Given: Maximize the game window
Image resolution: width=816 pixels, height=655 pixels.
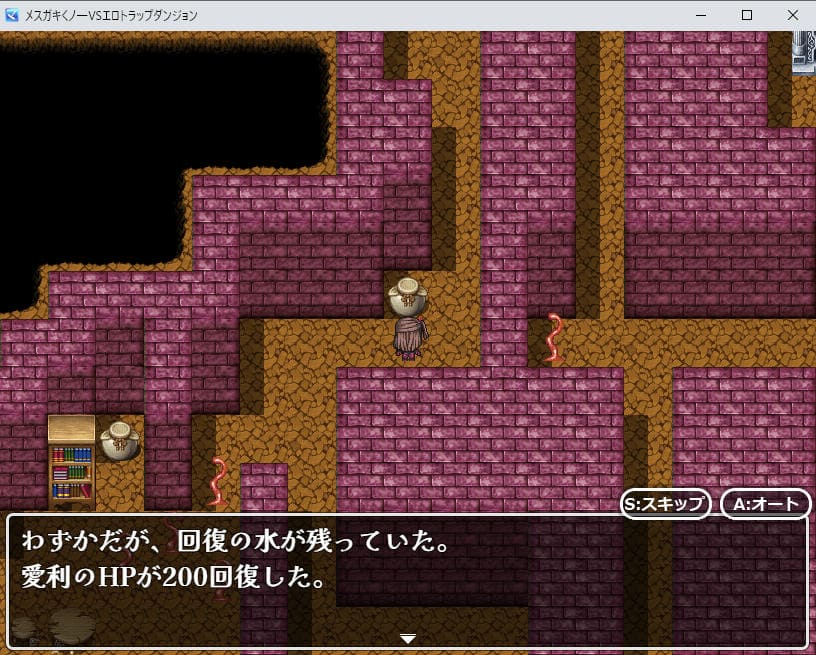Looking at the screenshot, I should (746, 15).
